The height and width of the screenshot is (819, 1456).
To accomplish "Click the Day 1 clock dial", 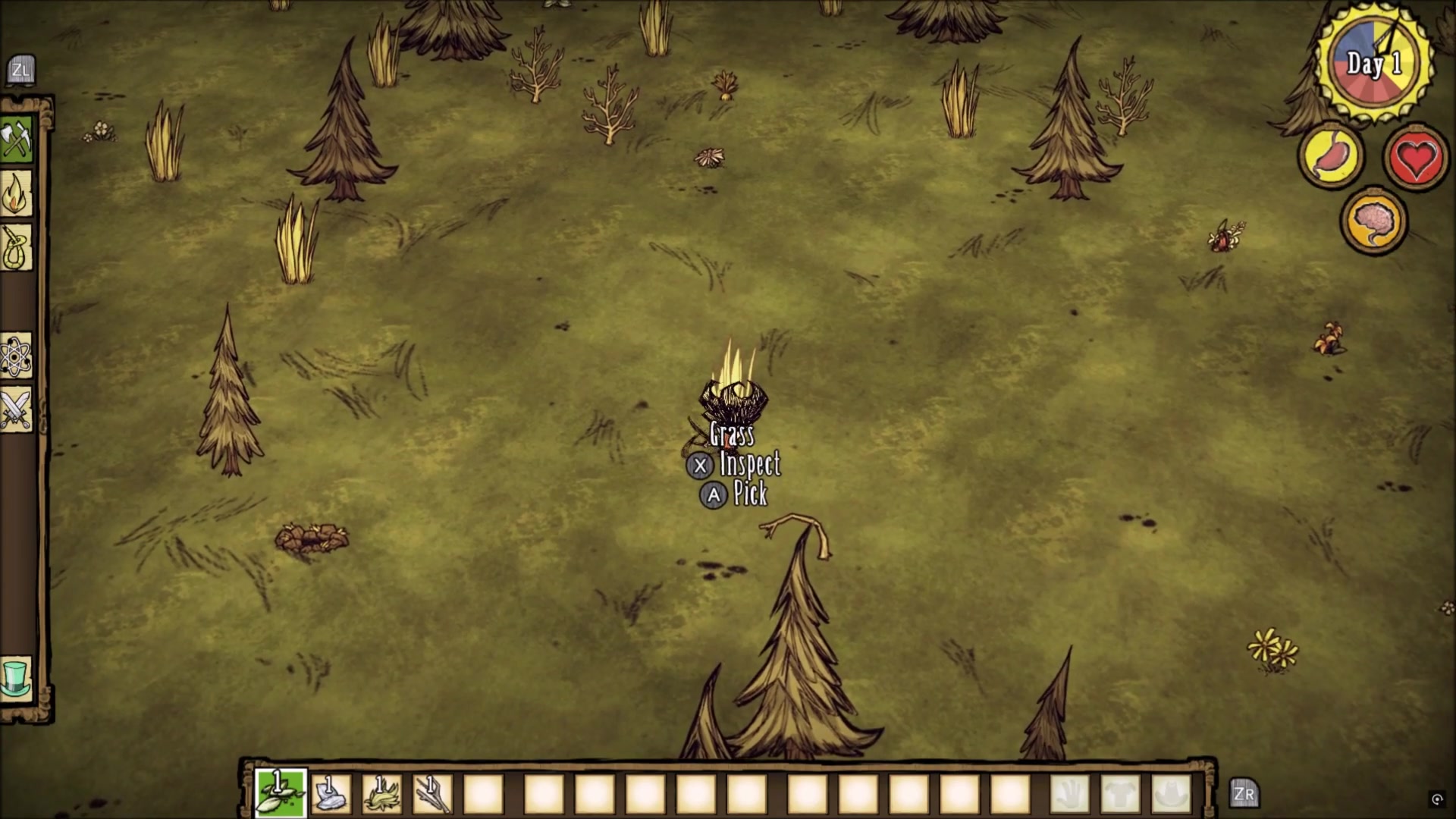I will 1373,64.
